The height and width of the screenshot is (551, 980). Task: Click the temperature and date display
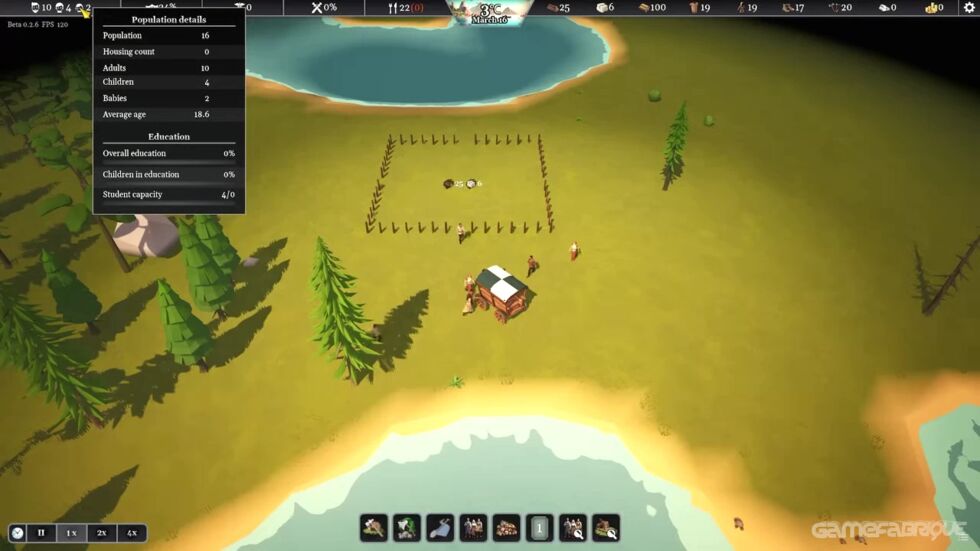coord(490,12)
